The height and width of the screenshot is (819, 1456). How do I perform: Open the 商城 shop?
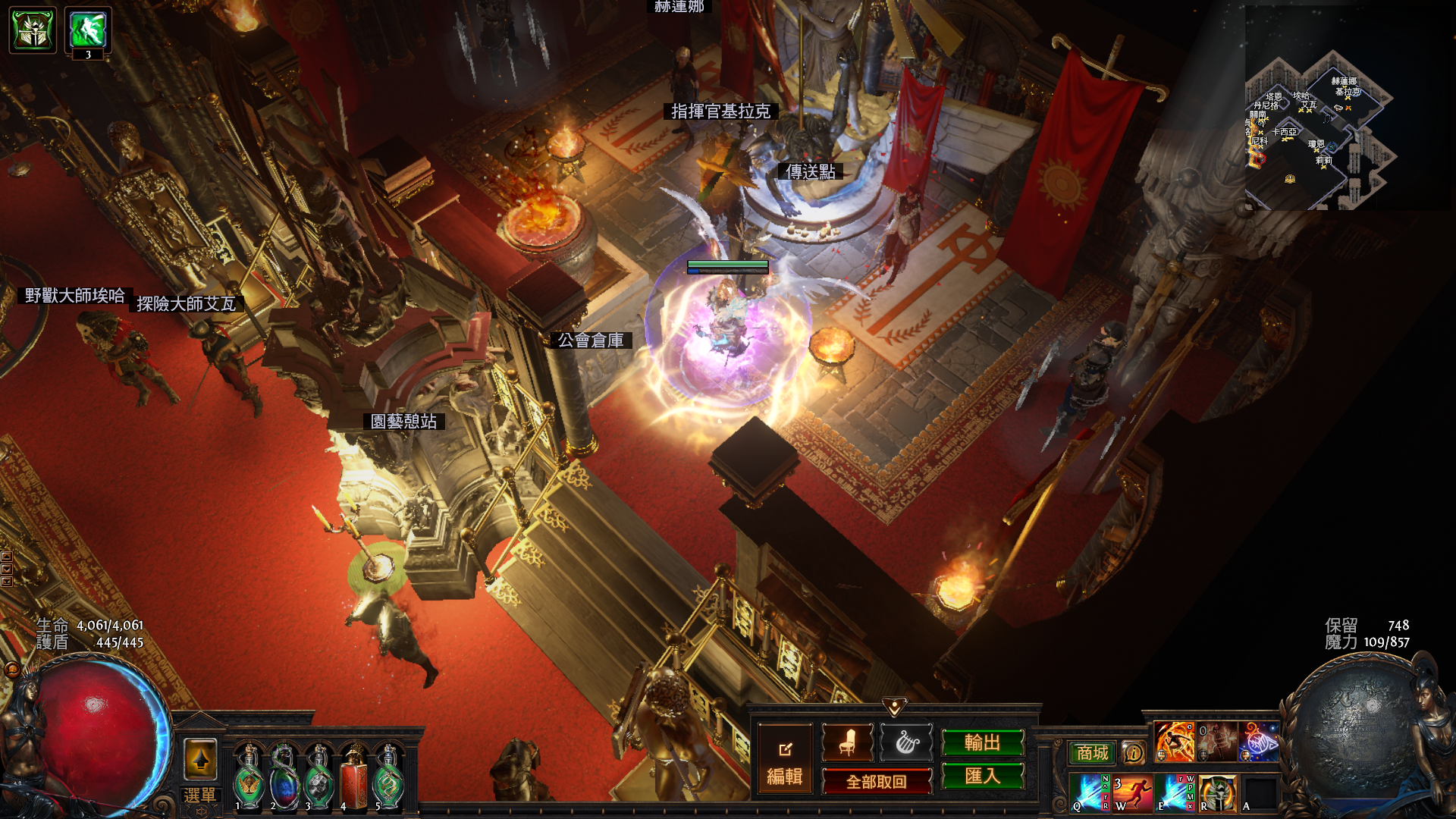click(1092, 753)
